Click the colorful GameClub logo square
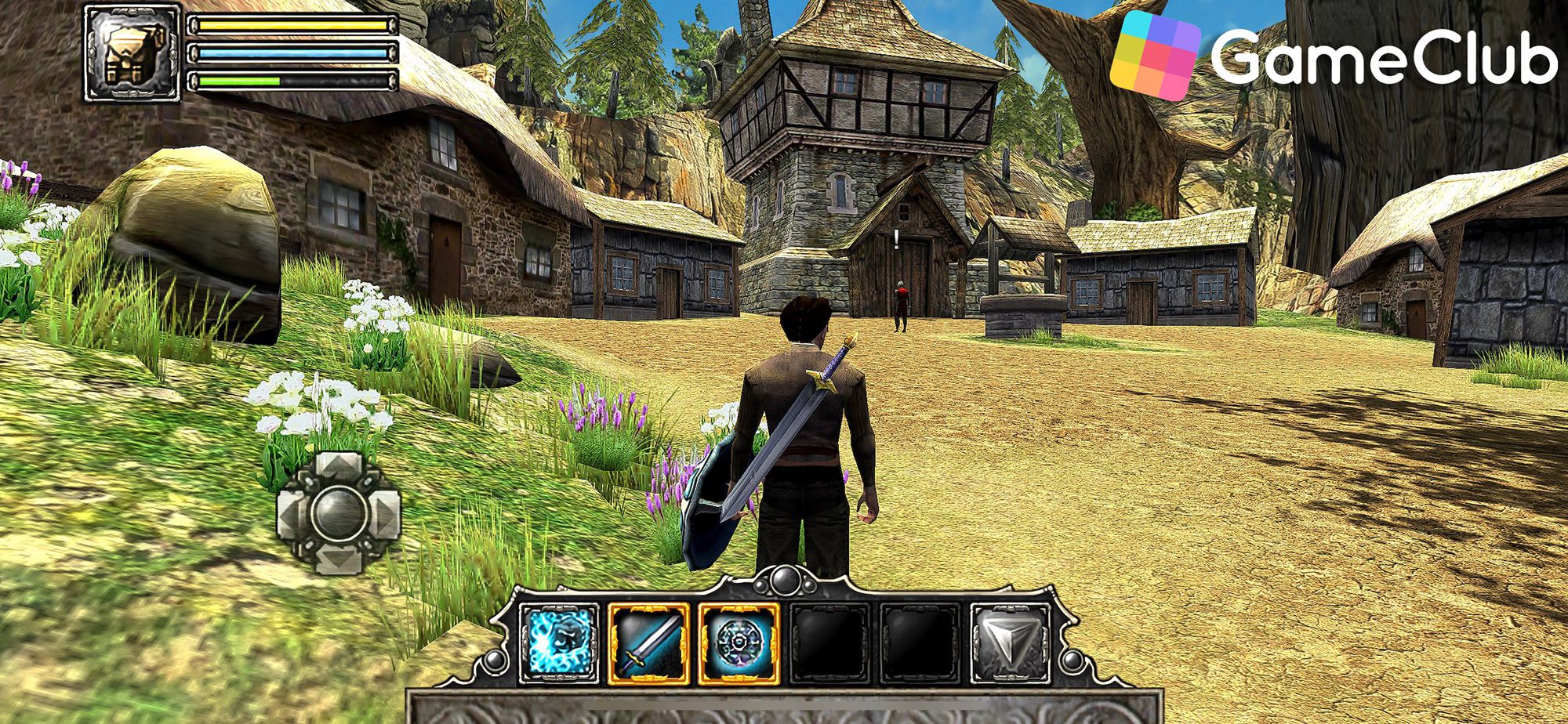The width and height of the screenshot is (1568, 724). click(x=1158, y=49)
